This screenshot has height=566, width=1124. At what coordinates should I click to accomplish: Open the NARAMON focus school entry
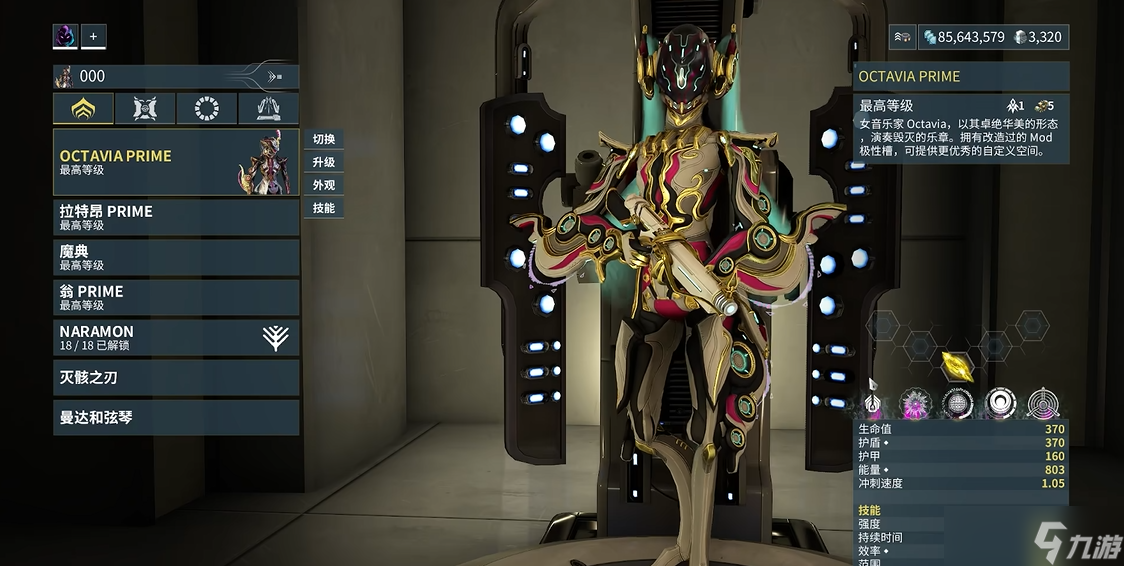(x=176, y=337)
